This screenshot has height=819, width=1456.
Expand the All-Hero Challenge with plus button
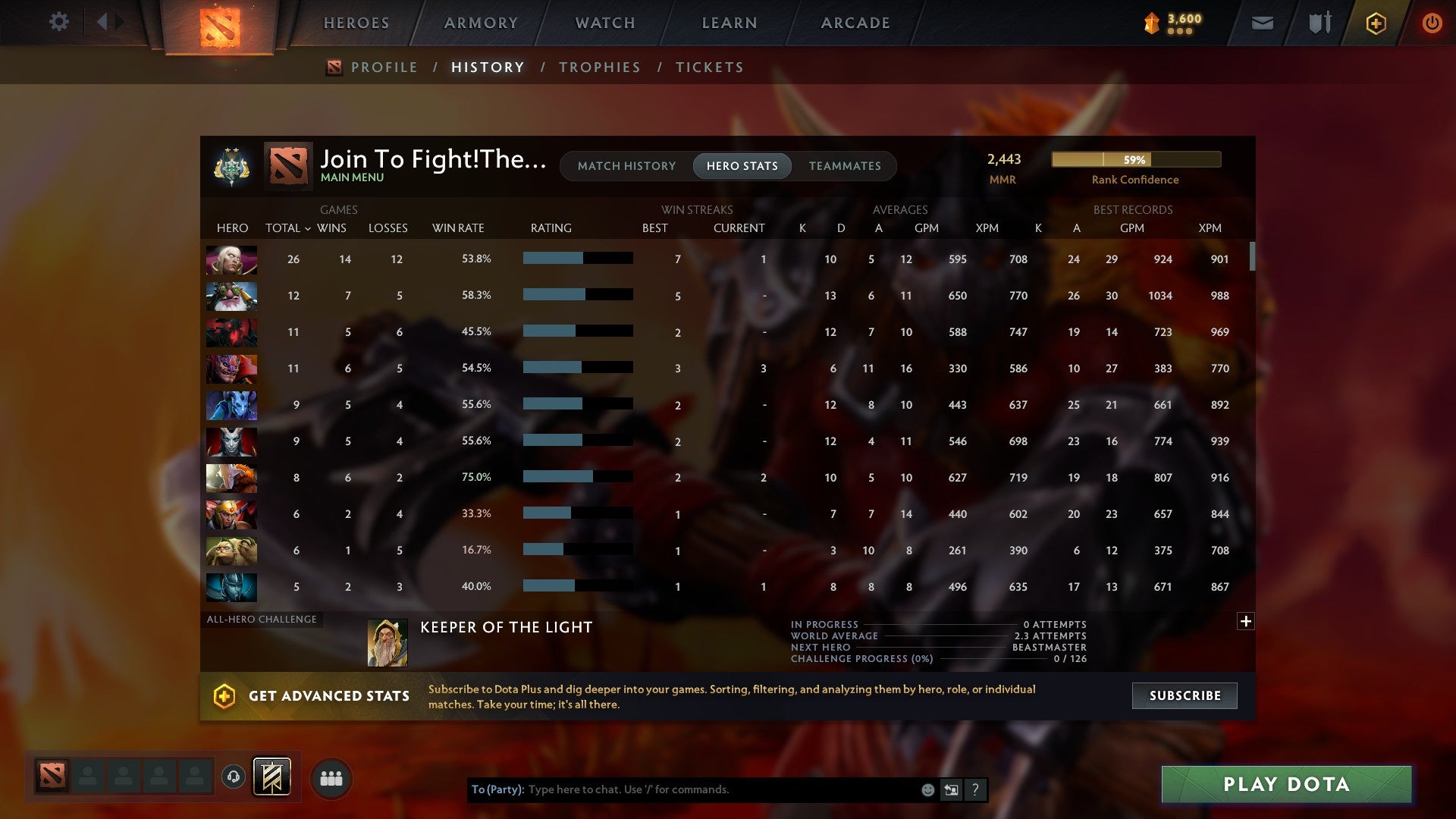point(1246,620)
